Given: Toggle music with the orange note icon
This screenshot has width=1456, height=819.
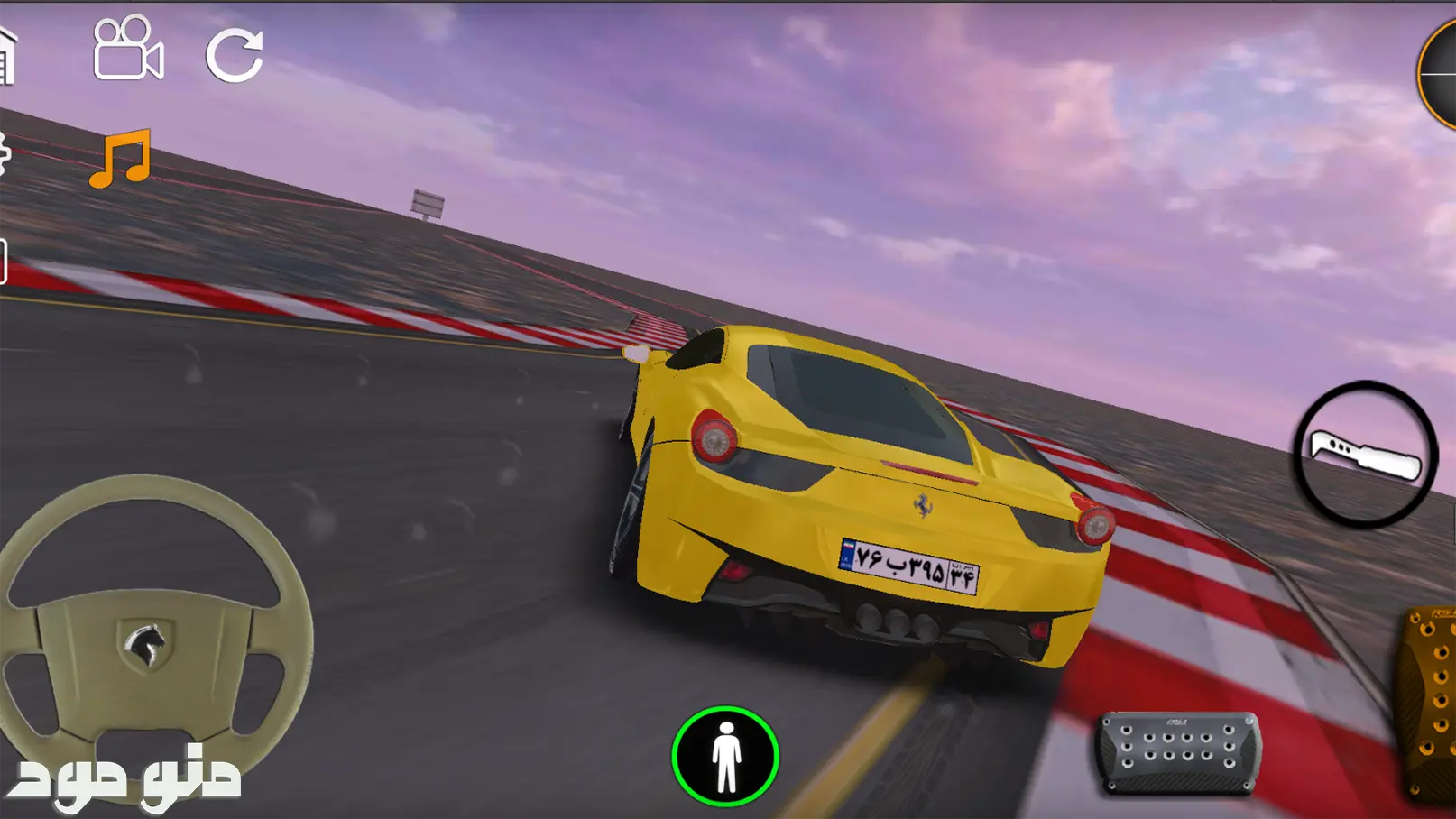Looking at the screenshot, I should [121, 159].
